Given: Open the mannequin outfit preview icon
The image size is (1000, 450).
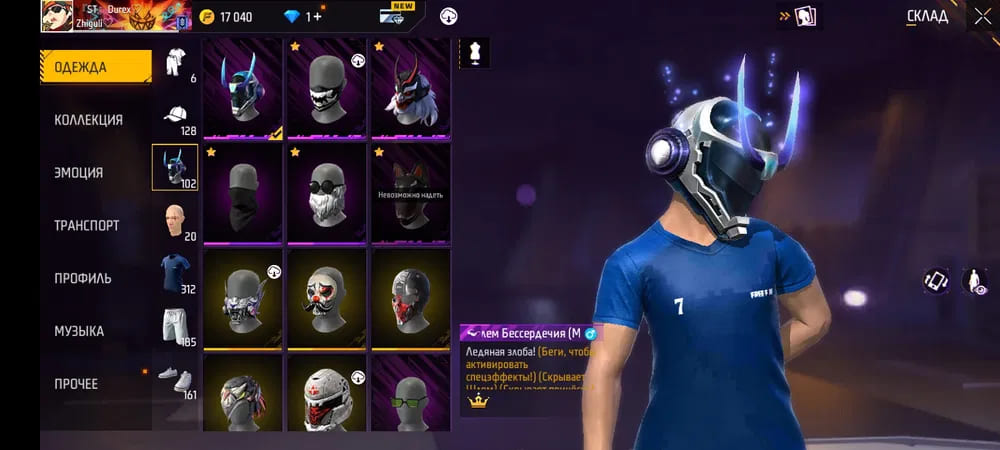Looking at the screenshot, I should [474, 53].
